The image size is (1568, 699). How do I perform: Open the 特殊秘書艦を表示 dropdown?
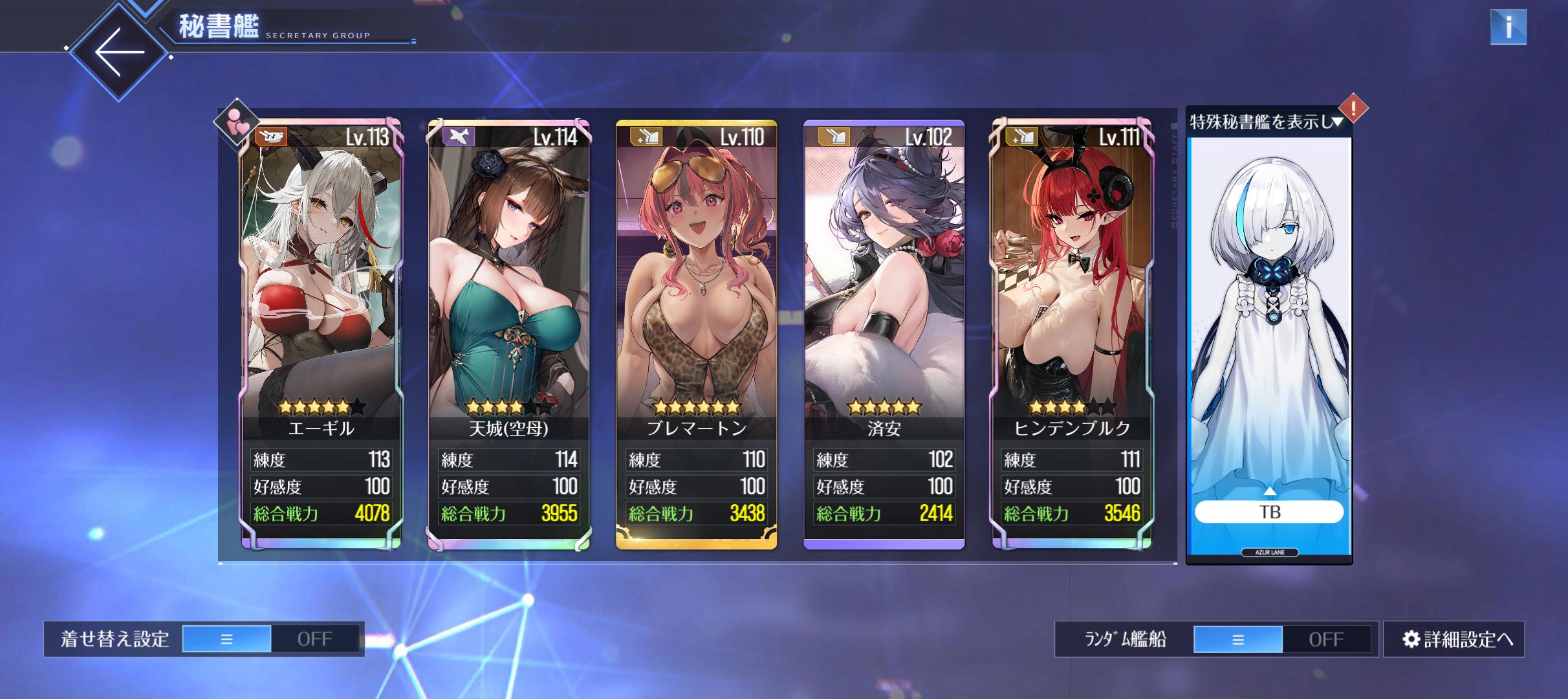point(1267,122)
